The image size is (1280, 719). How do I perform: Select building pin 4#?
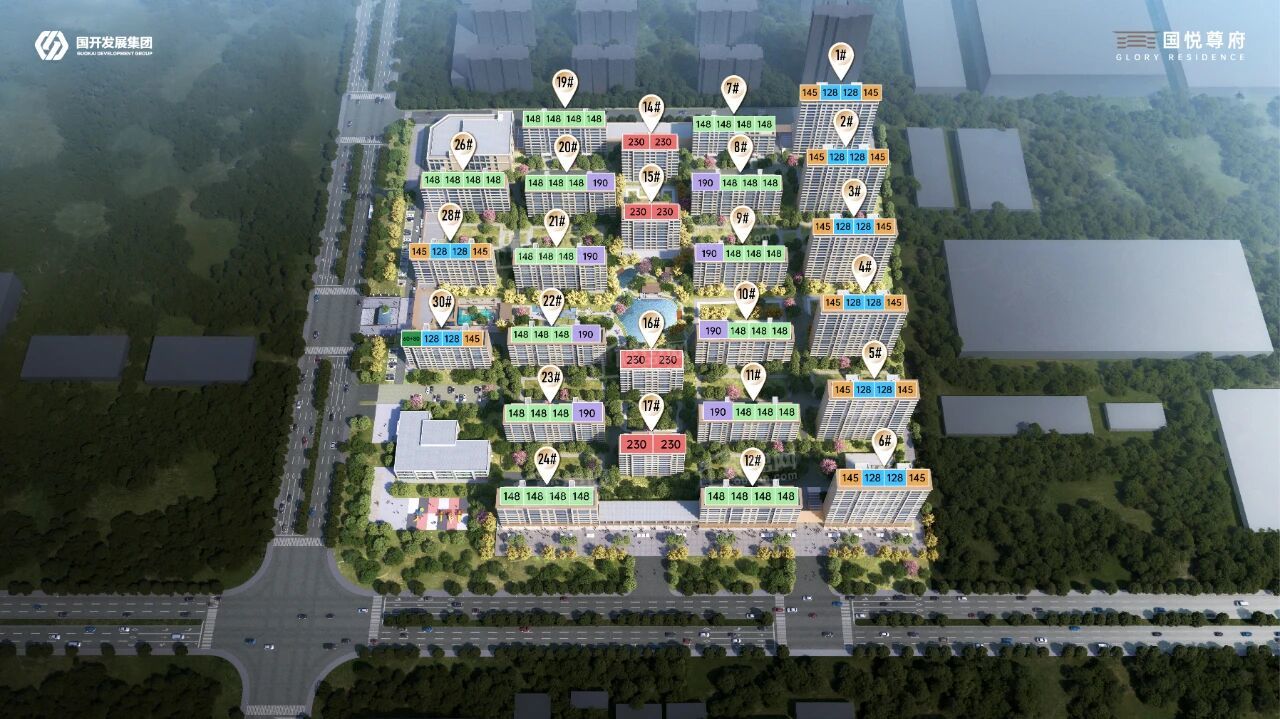pyautogui.click(x=864, y=268)
